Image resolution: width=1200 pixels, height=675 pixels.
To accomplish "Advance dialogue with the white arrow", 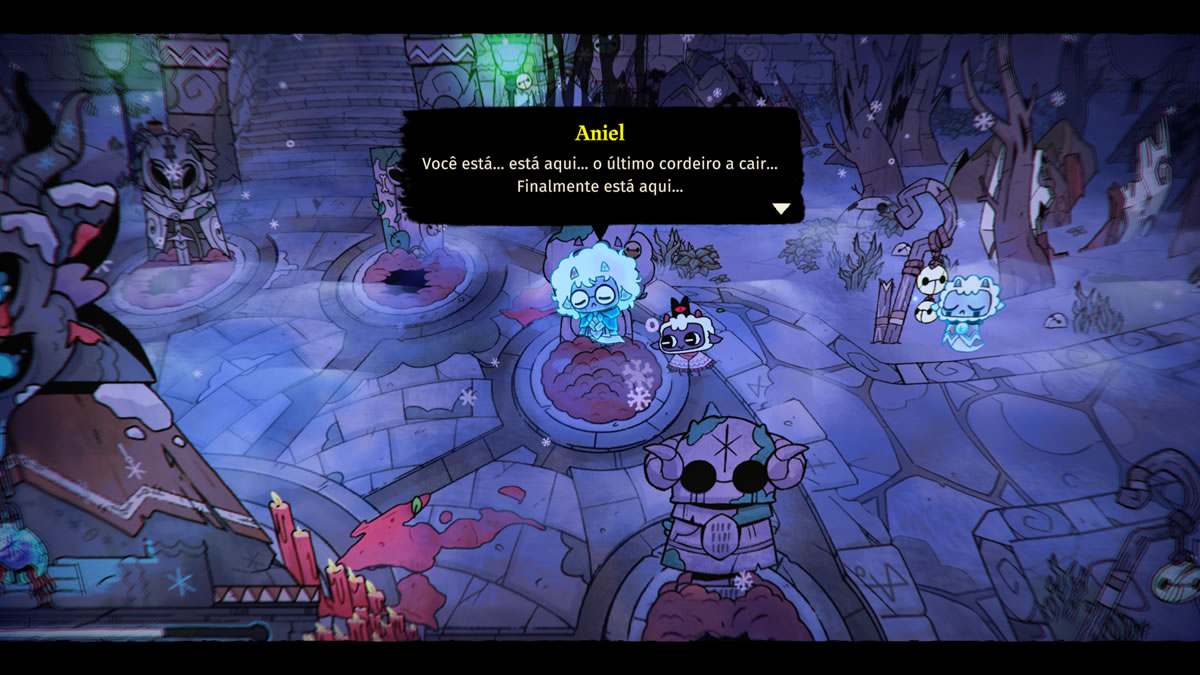I will click(x=781, y=209).
